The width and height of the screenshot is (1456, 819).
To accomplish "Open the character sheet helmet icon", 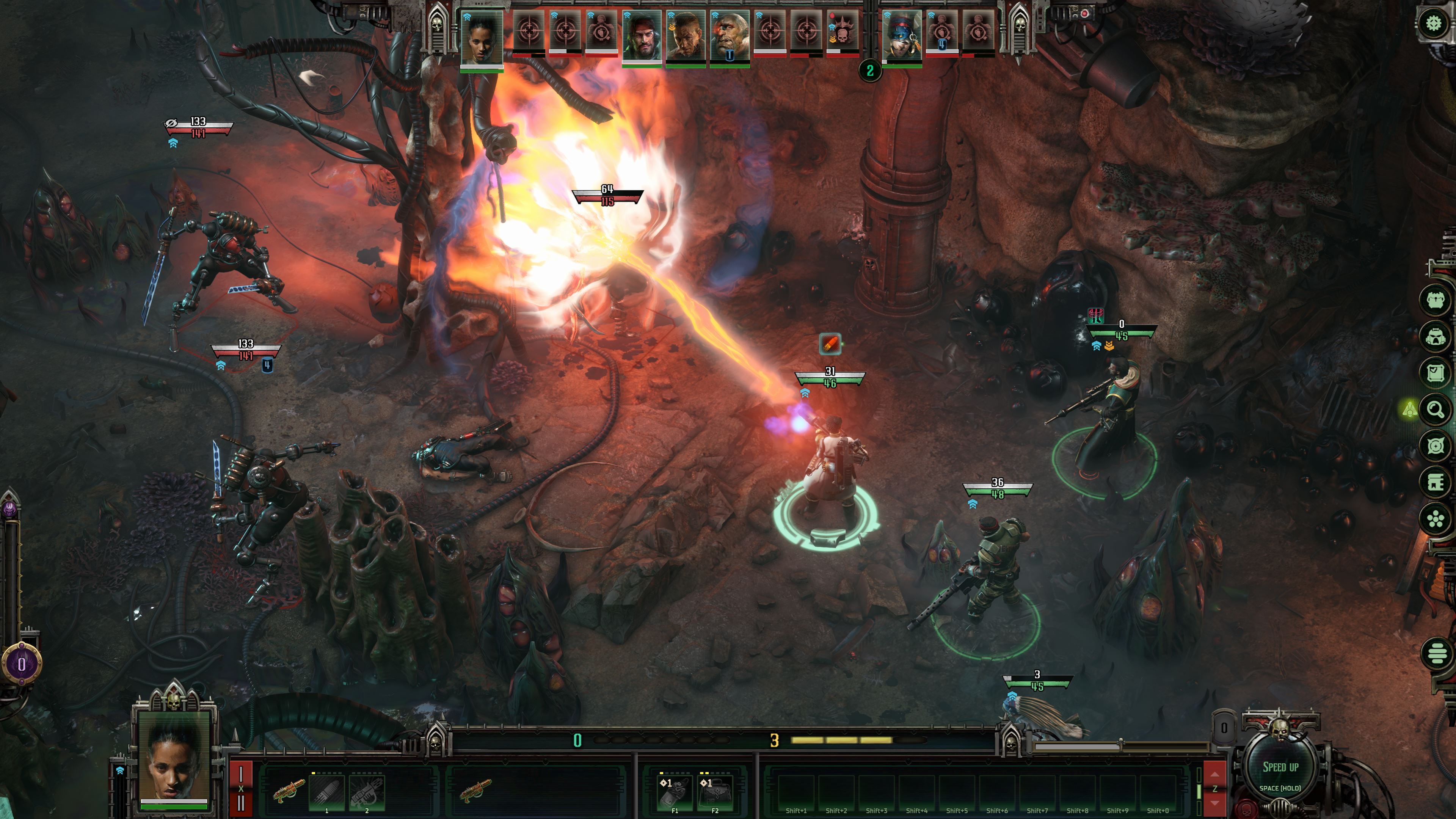I will [1436, 337].
